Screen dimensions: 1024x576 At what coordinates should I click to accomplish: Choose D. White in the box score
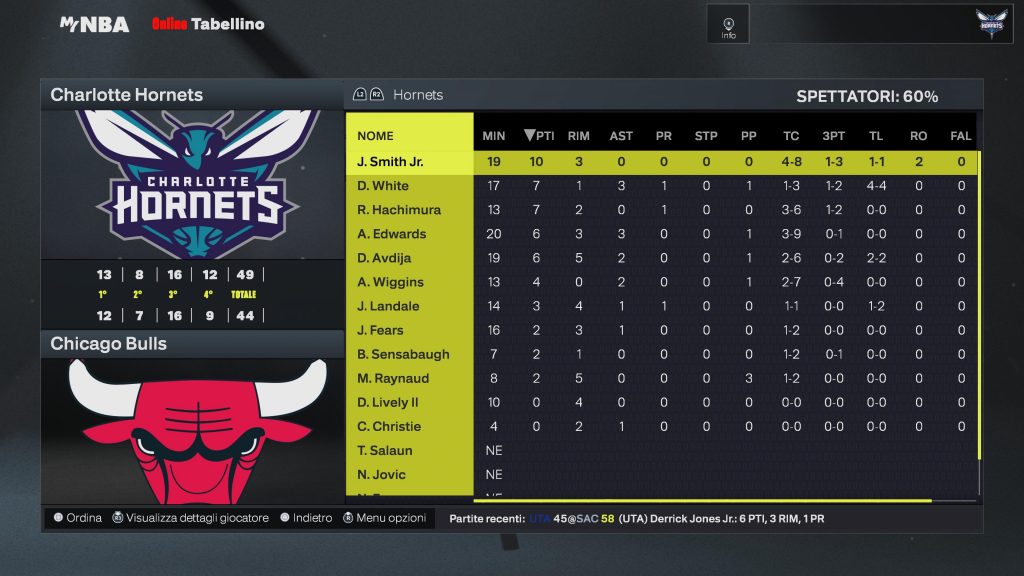click(383, 186)
